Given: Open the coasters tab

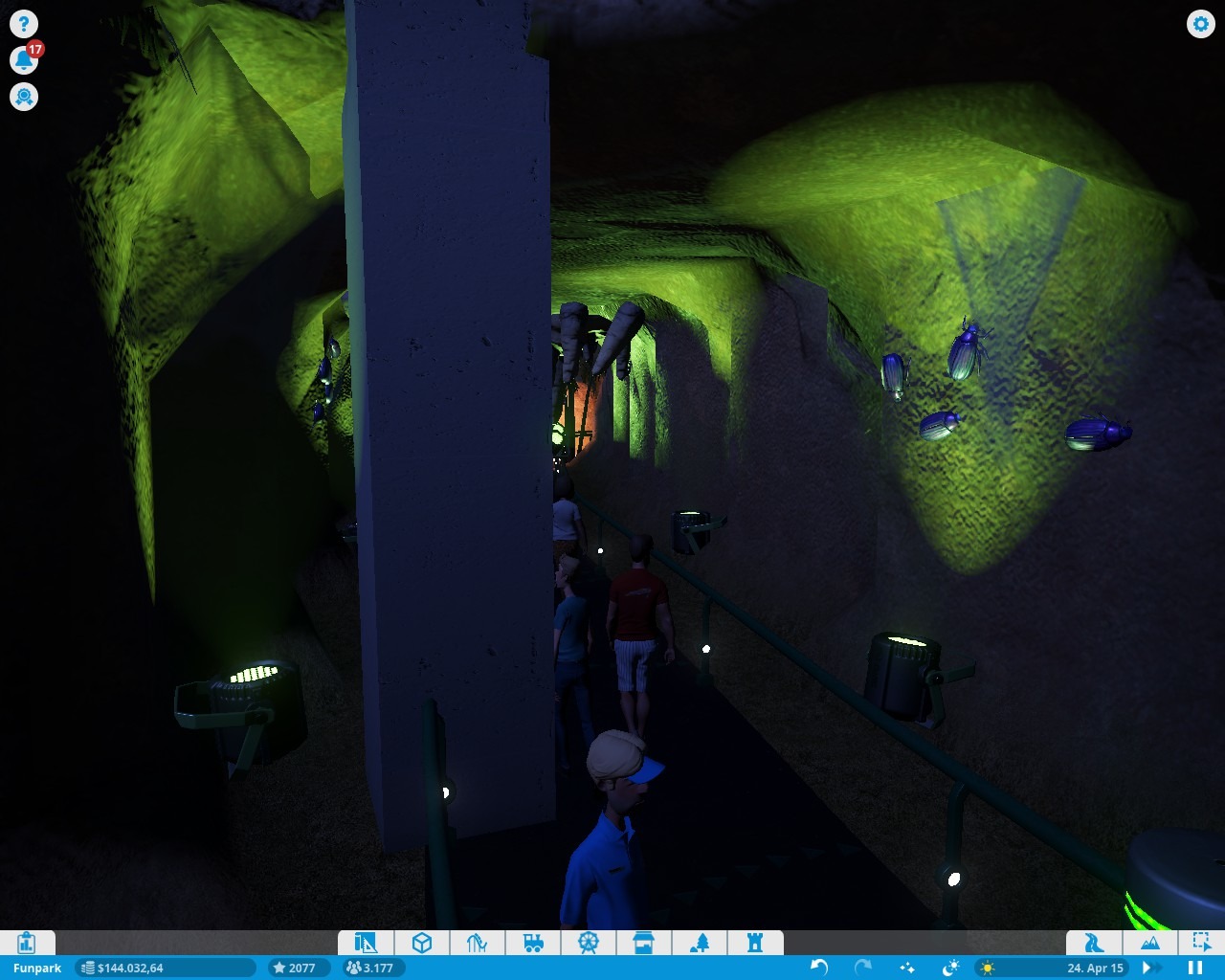Looking at the screenshot, I should [477, 943].
